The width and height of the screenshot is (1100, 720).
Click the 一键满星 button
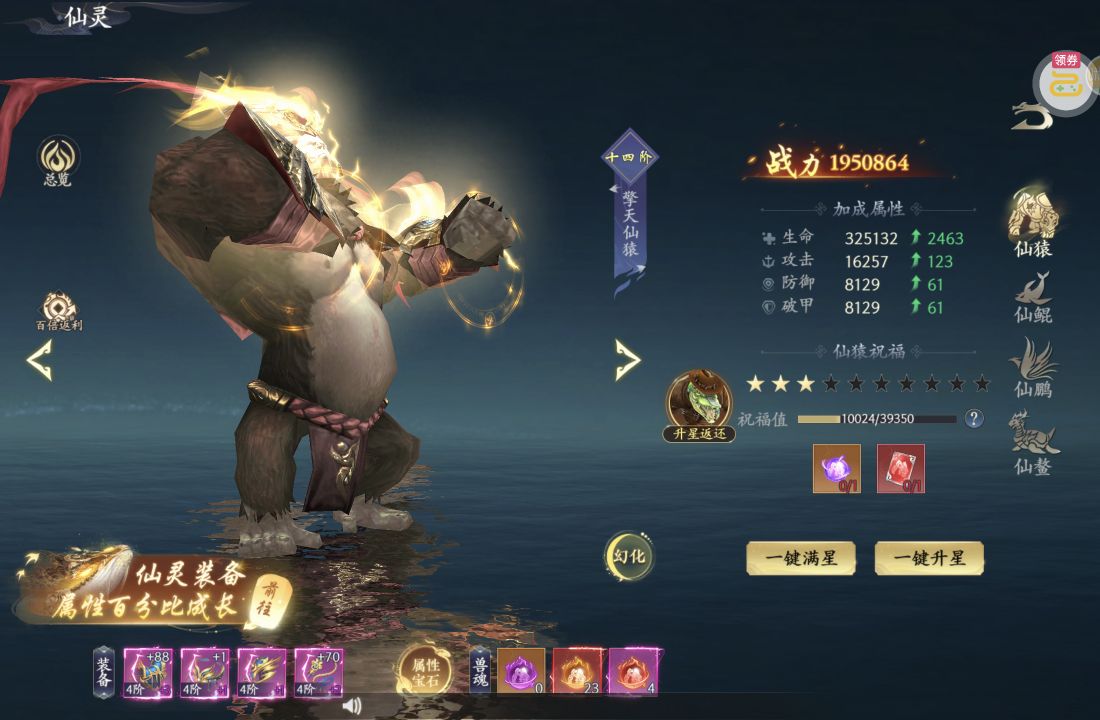[801, 558]
